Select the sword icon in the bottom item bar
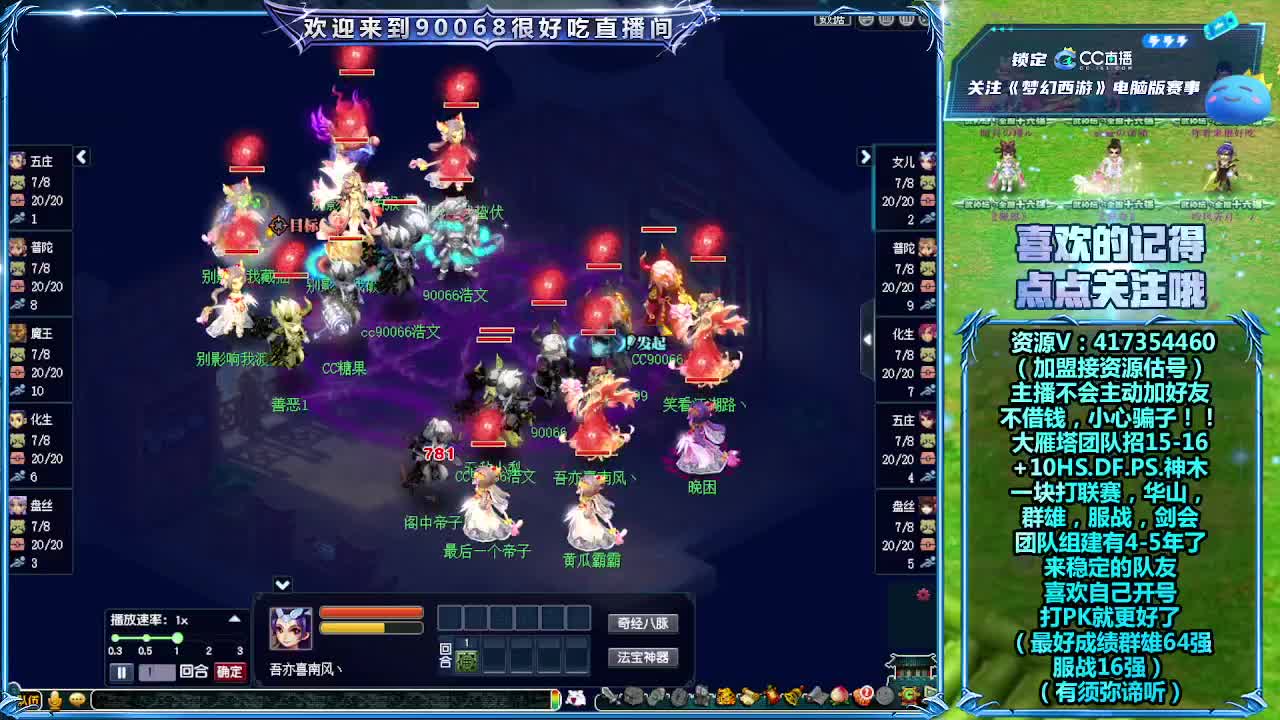The width and height of the screenshot is (1280, 720). pyautogui.click(x=607, y=697)
